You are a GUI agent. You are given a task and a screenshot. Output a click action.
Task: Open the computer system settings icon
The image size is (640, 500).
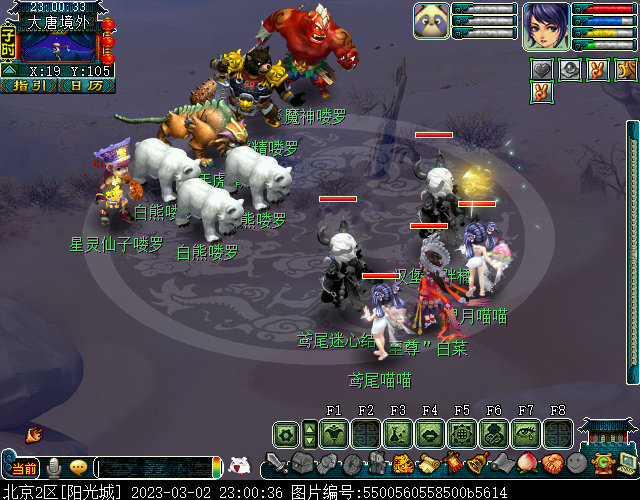coord(628,464)
